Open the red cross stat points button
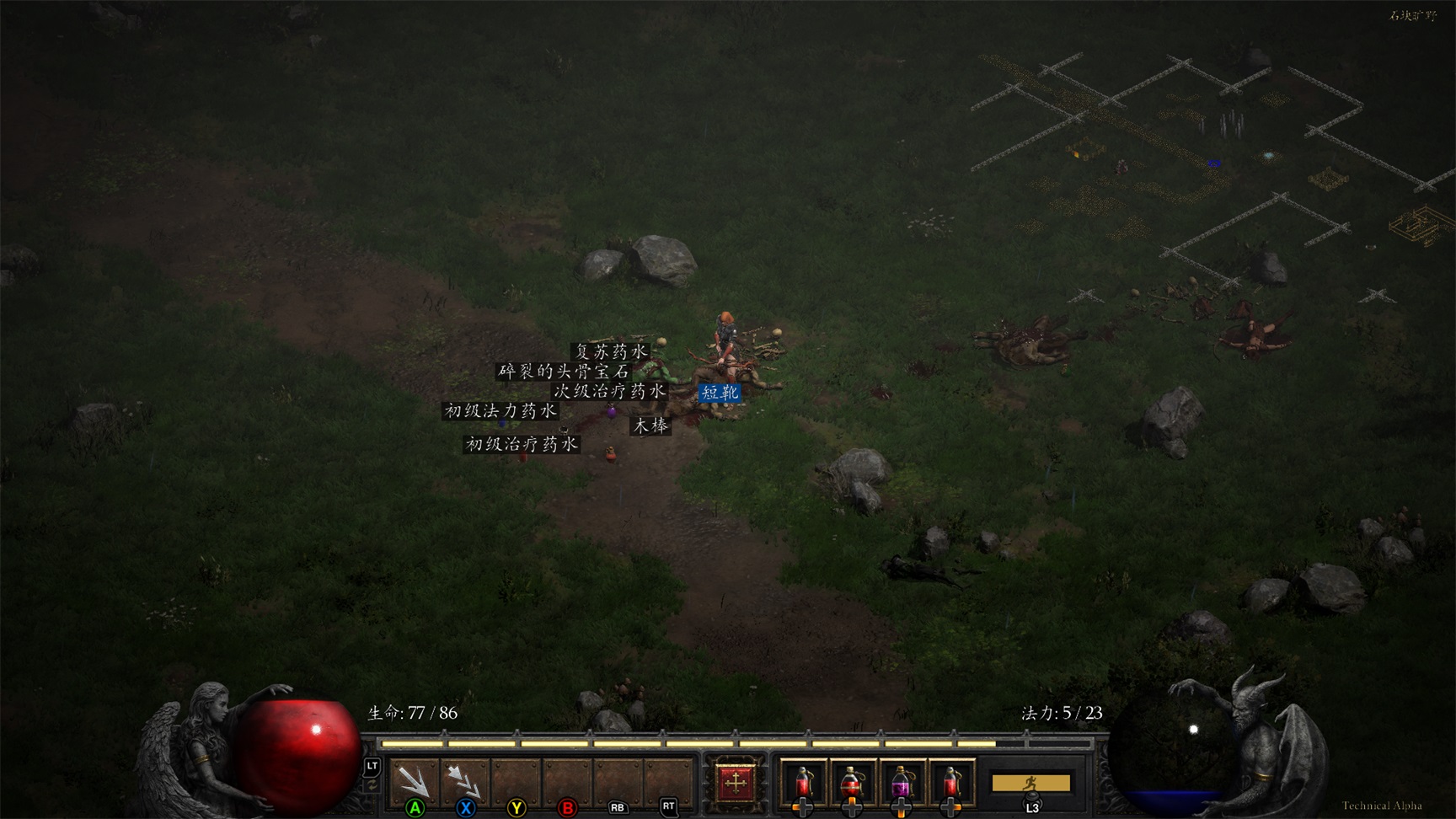Viewport: 1456px width, 819px height. [735, 783]
